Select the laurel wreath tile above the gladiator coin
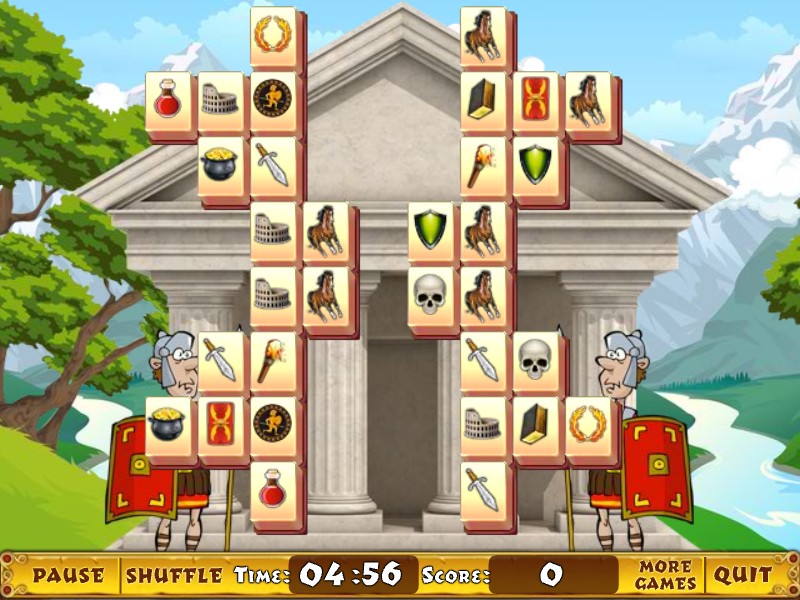The height and width of the screenshot is (600, 800). (x=272, y=36)
